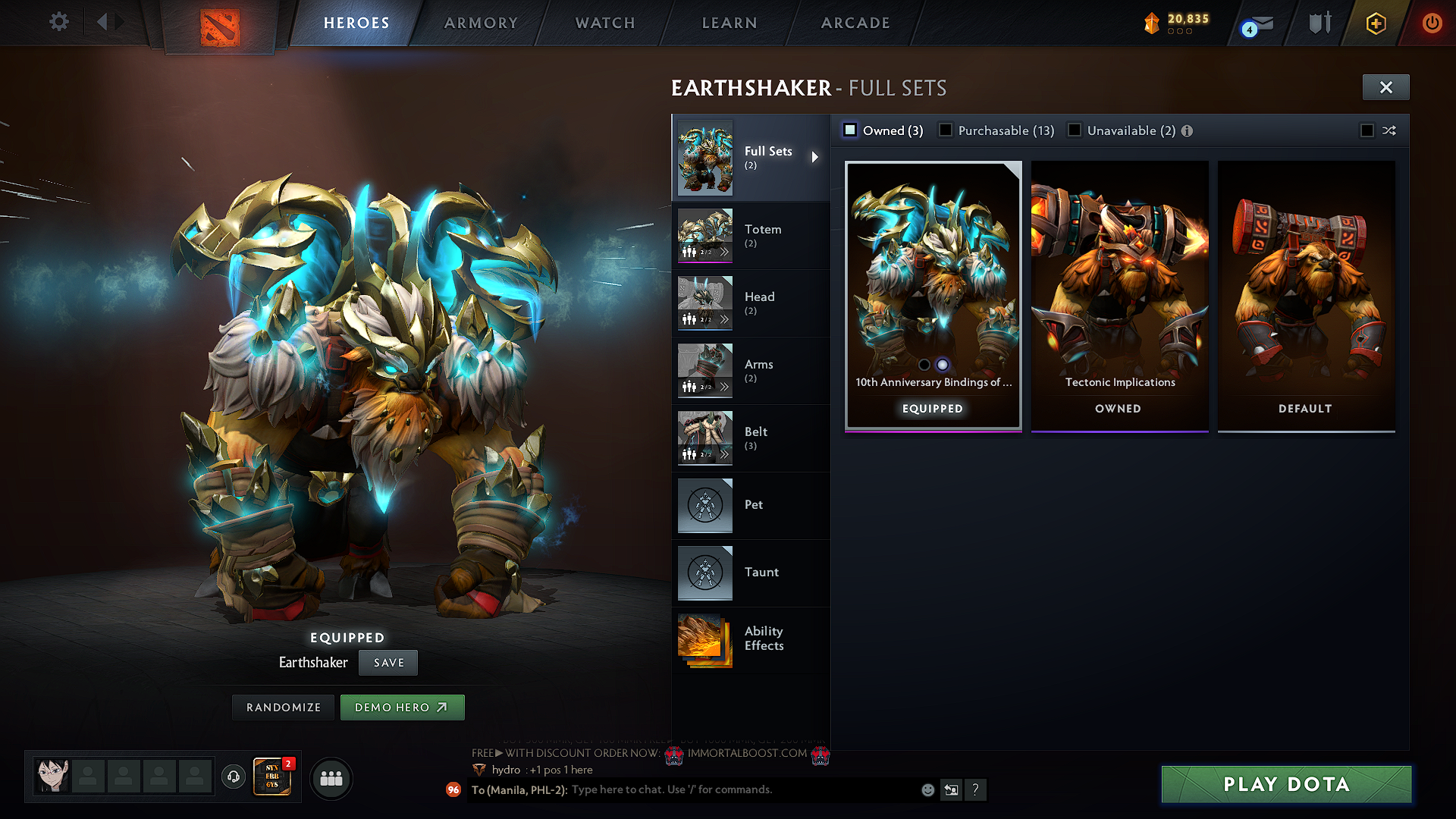Image resolution: width=1456 pixels, height=819 pixels.
Task: Check the Unavailable (2) filter
Action: 1075,130
